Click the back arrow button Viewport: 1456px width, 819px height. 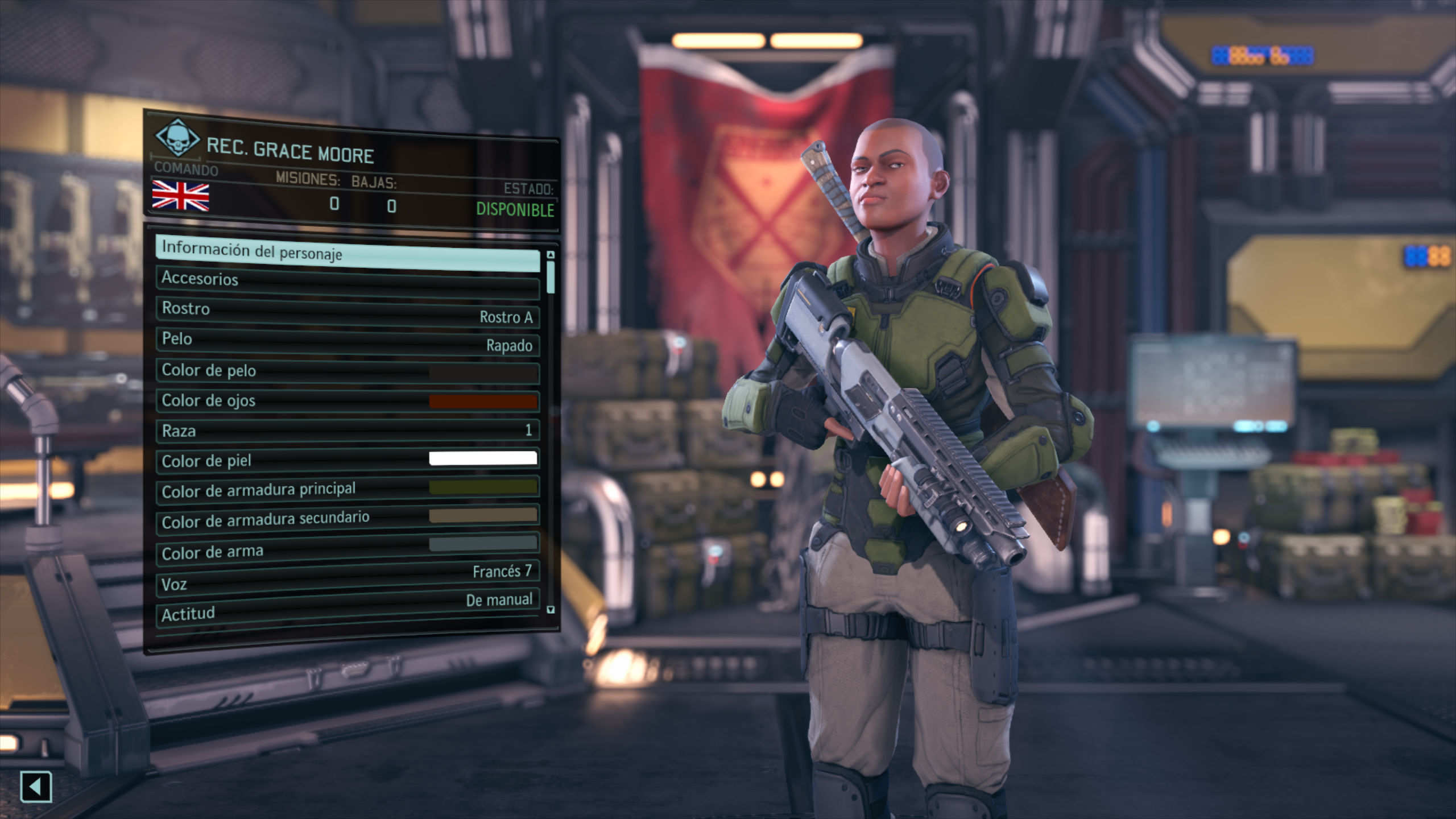(36, 787)
